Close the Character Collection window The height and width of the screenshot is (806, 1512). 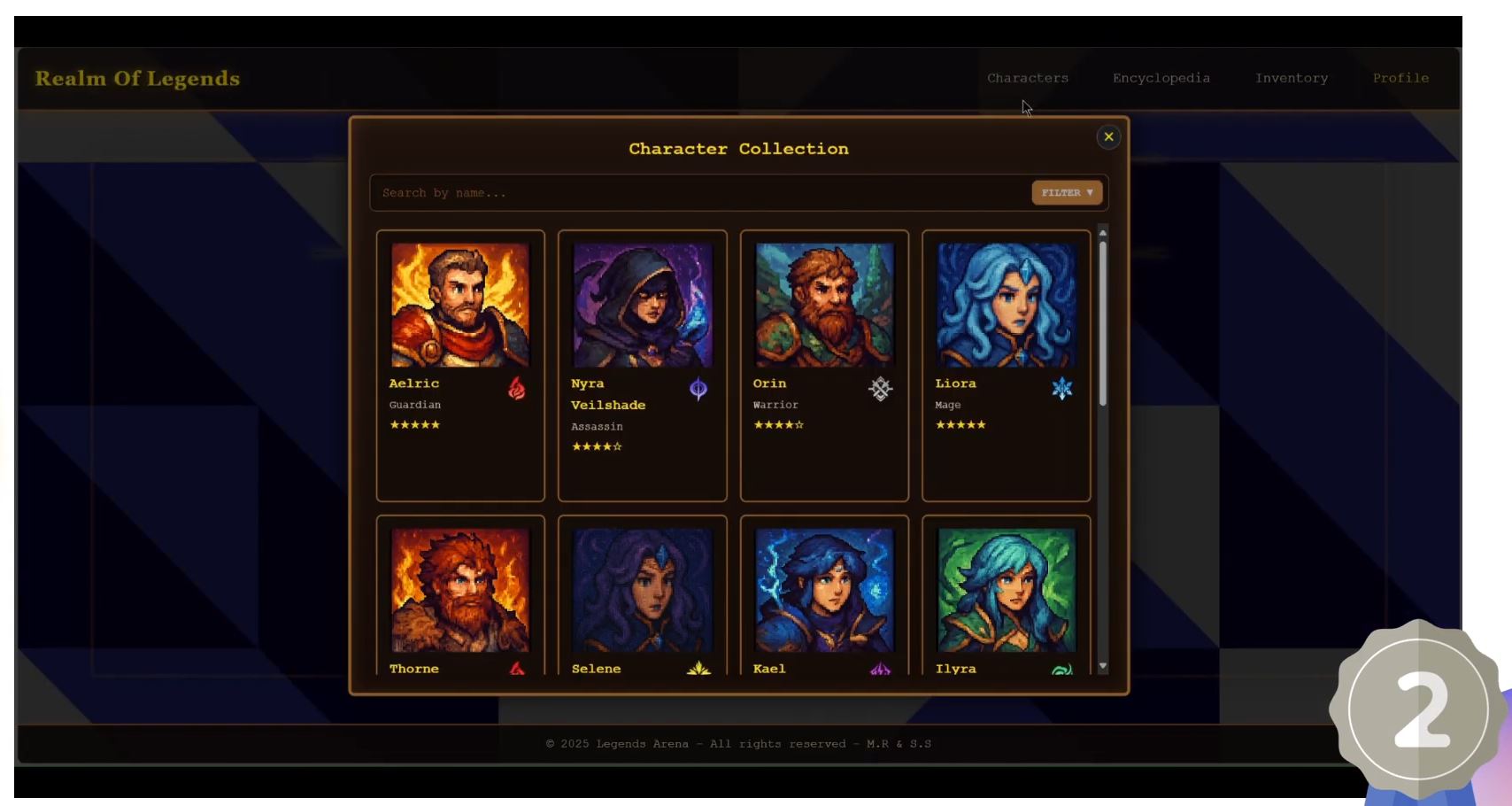(1108, 136)
